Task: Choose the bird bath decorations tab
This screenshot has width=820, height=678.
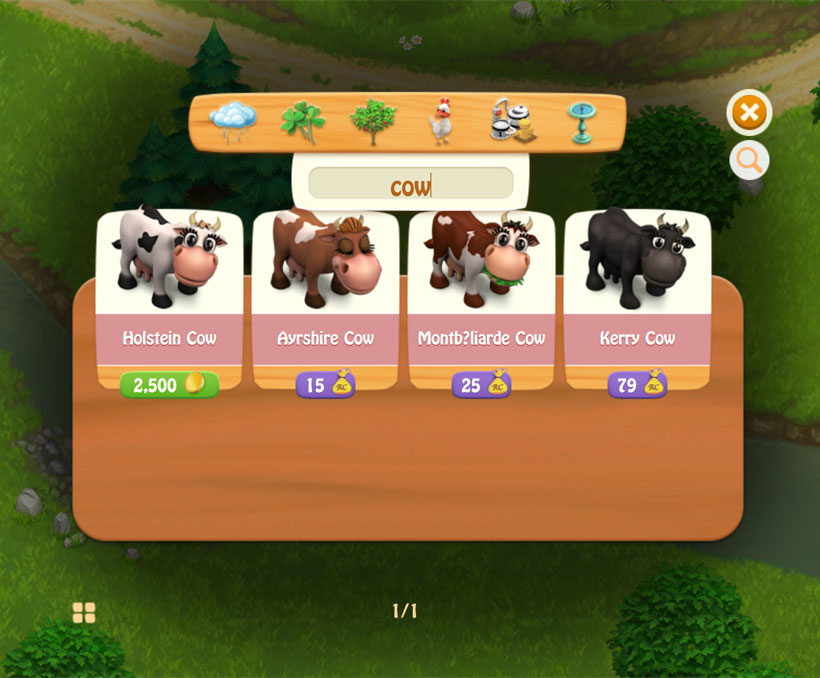Action: pos(581,122)
